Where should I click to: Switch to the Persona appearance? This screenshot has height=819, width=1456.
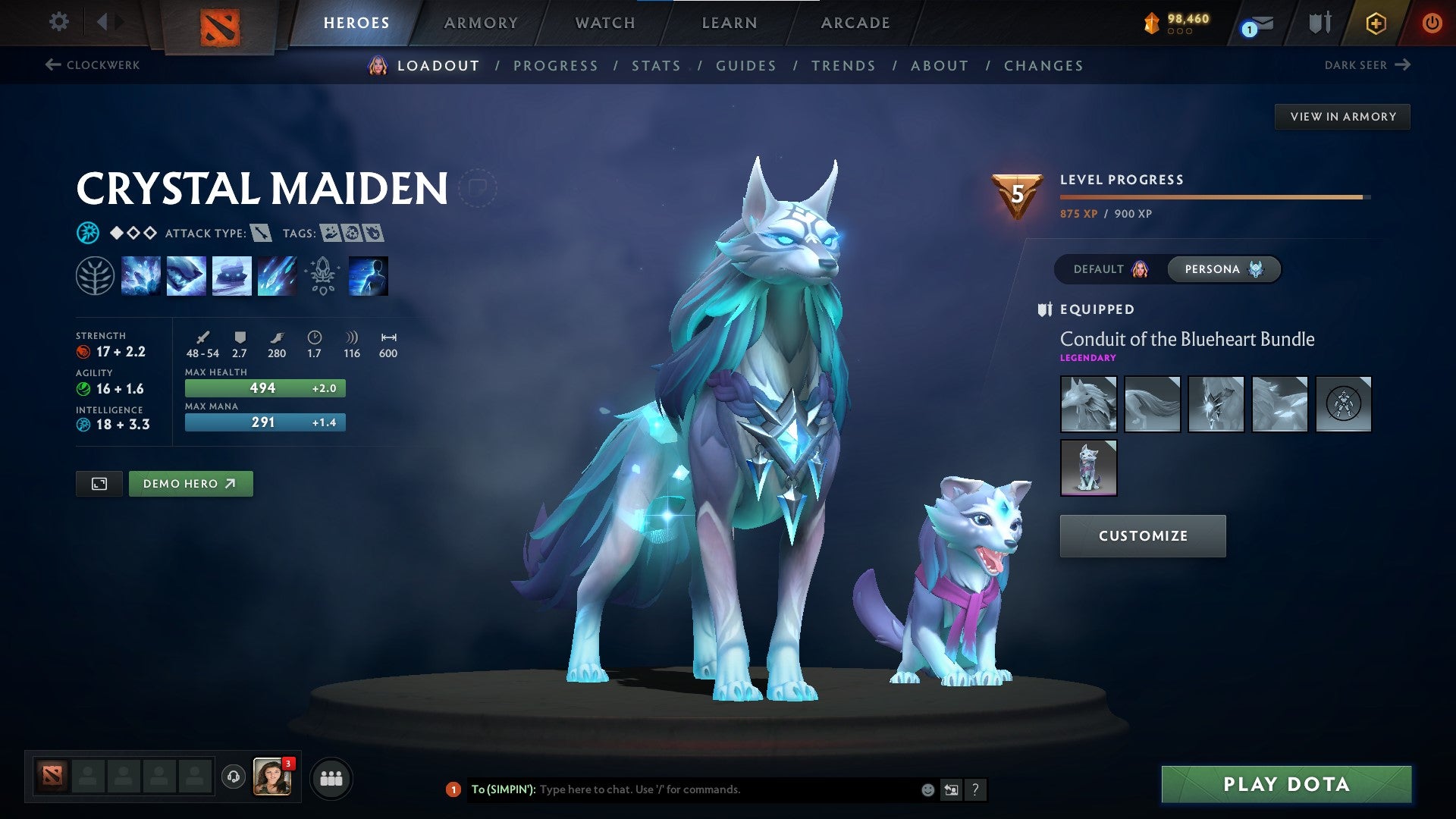1223,269
